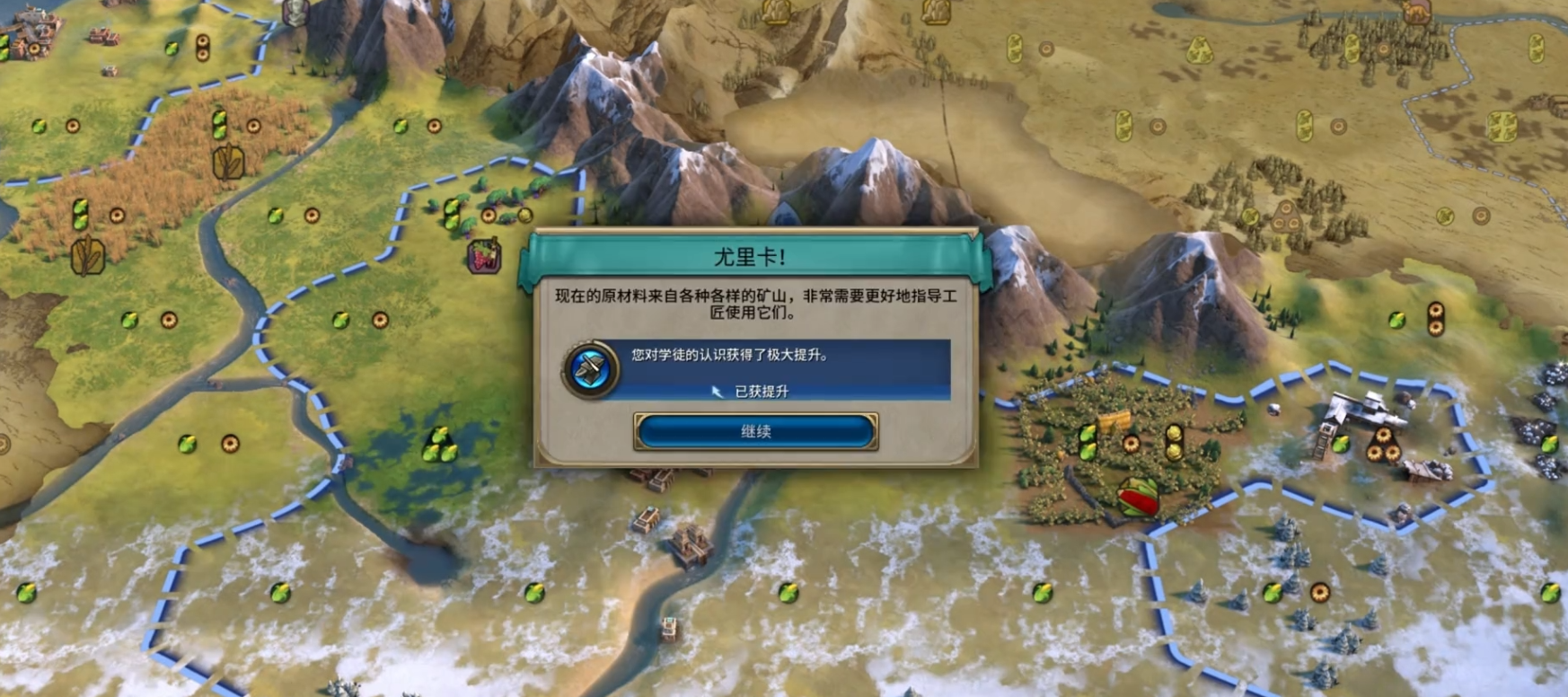Screen dimensions: 1568x697
Task: Click the 继续 continue button
Action: (754, 432)
